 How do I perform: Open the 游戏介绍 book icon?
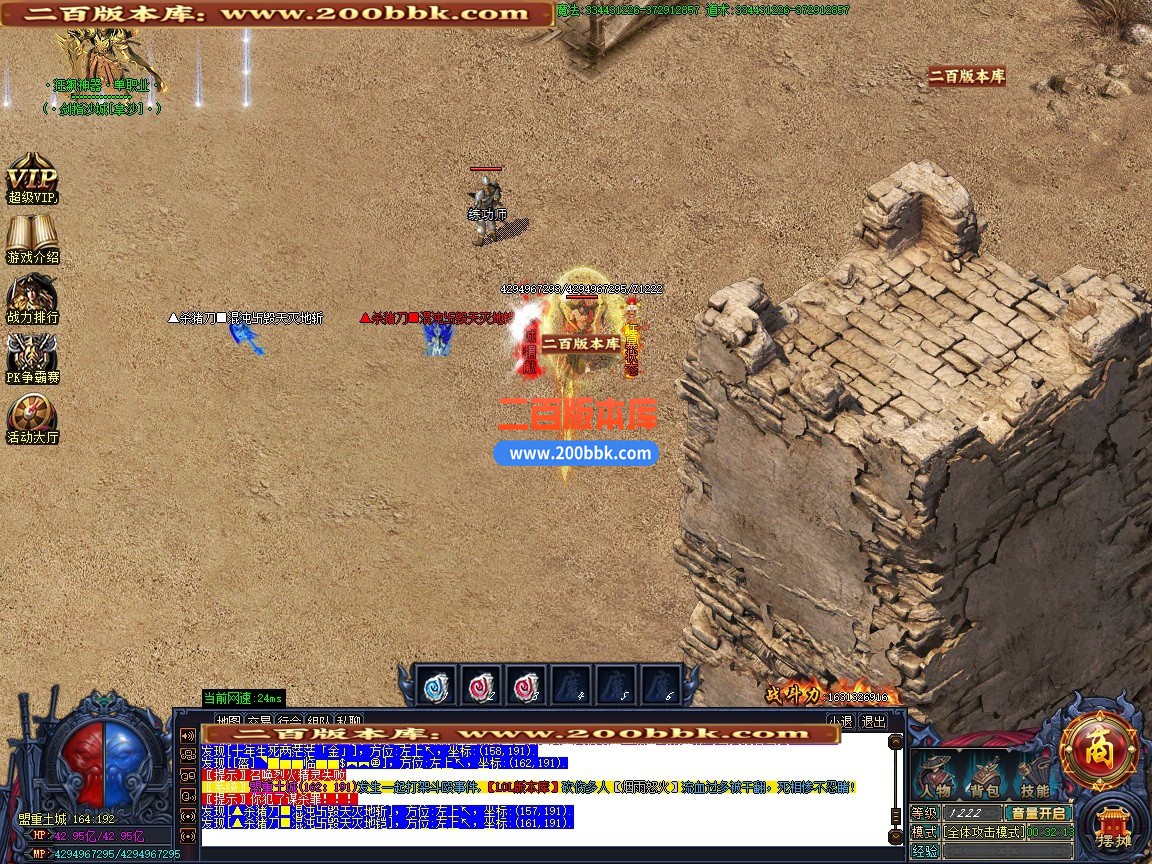[32, 238]
